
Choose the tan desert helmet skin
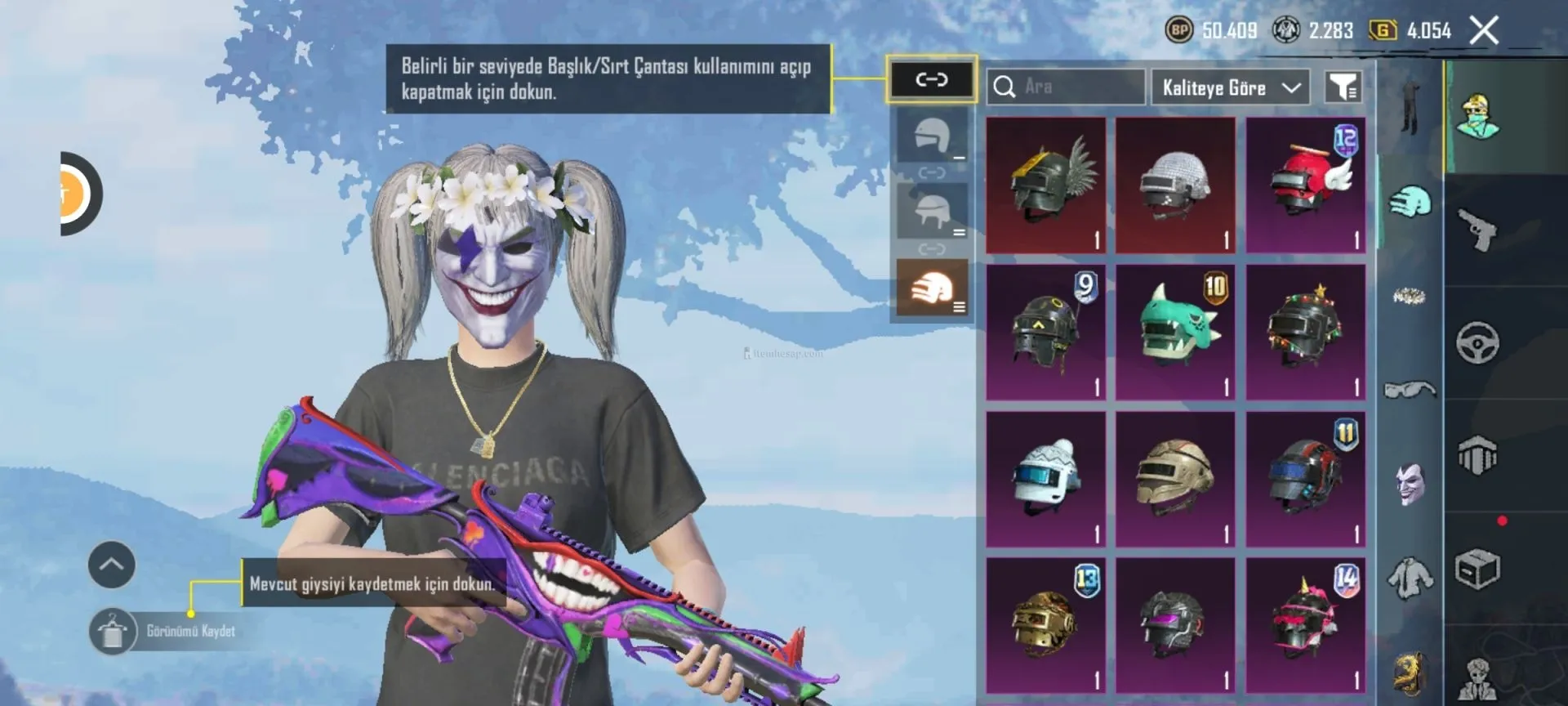click(1175, 479)
